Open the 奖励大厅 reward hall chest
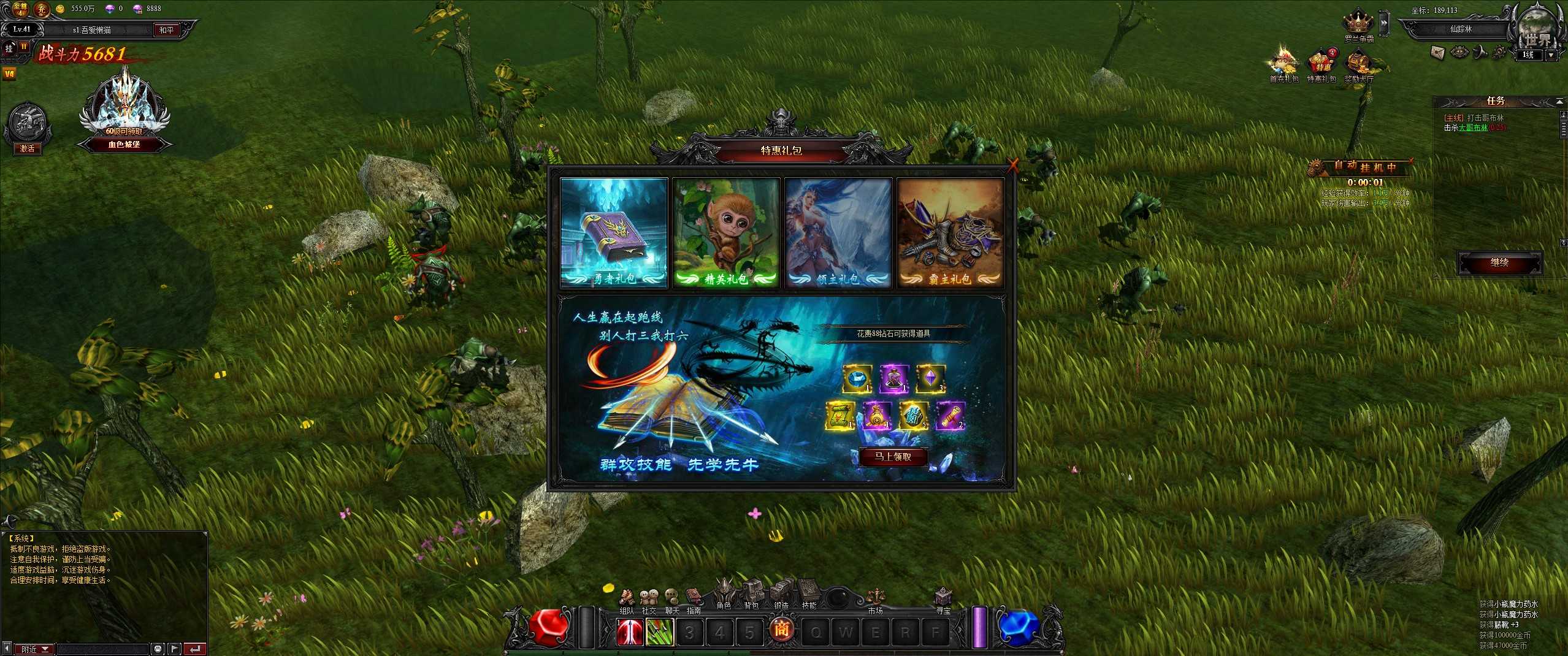The width and height of the screenshot is (1568, 656). (1359, 65)
